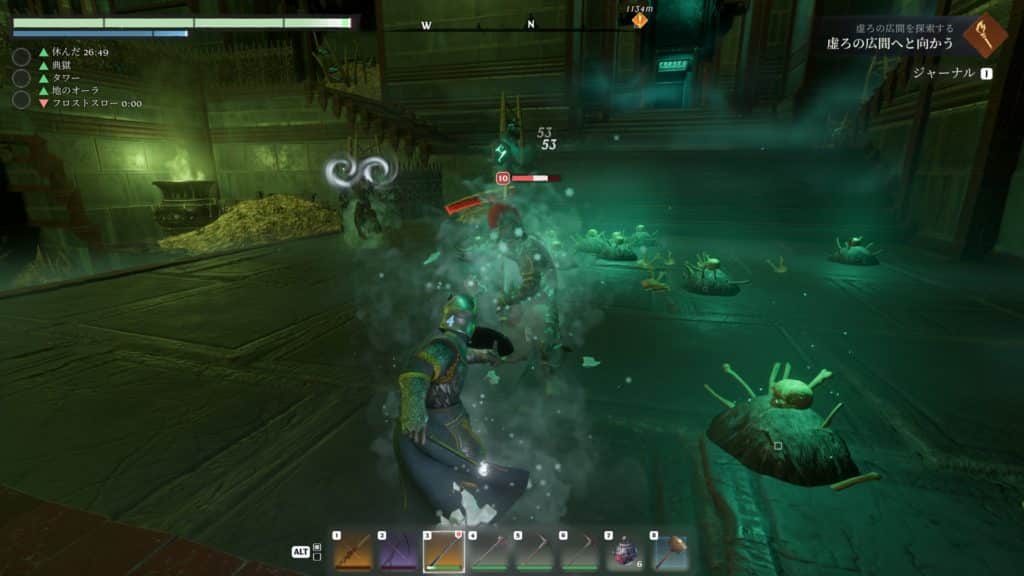Click the フロストスロー debuff entry
Image resolution: width=1024 pixels, height=576 pixels.
pos(90,103)
